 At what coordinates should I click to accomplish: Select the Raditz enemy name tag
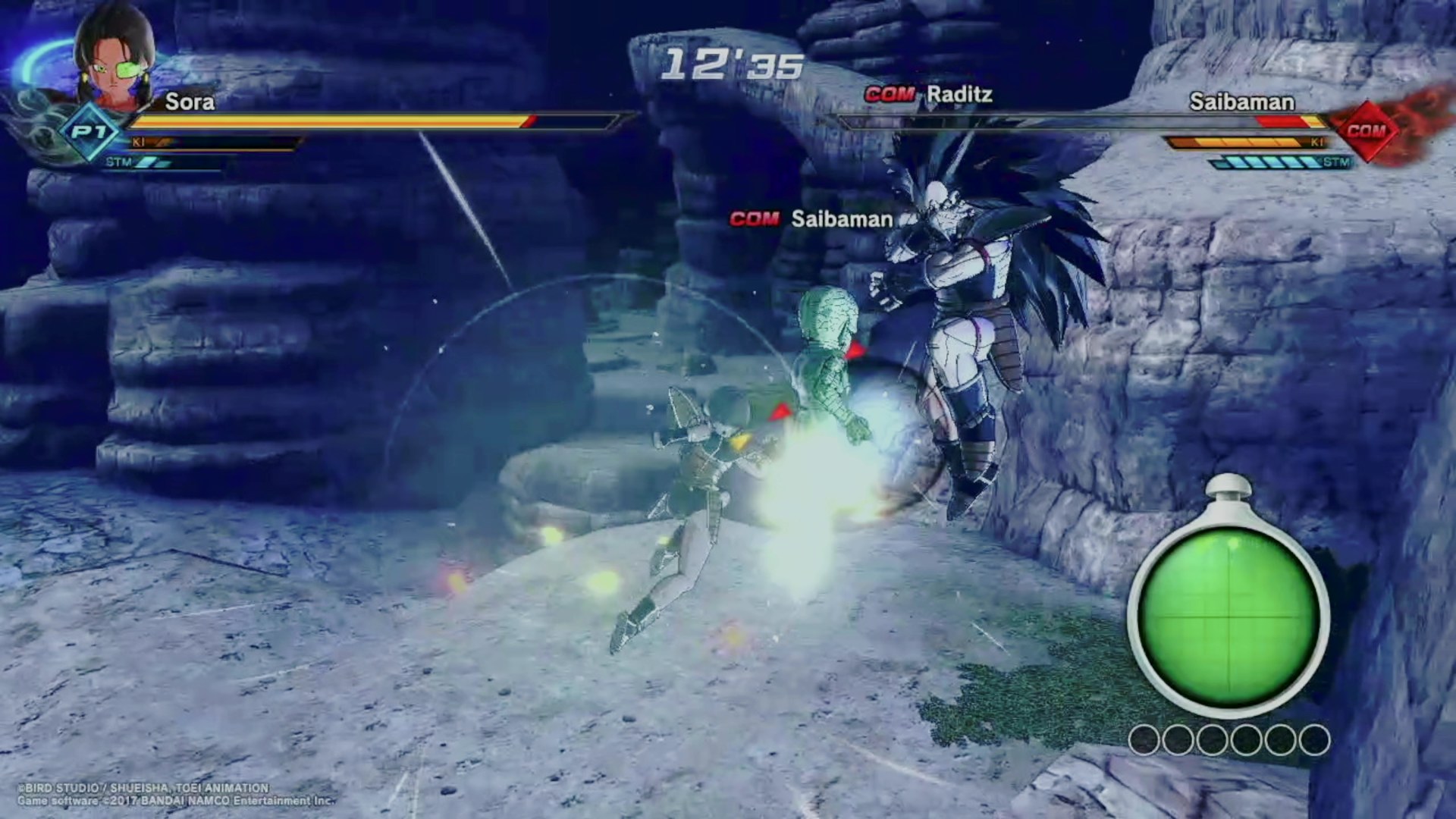[x=930, y=95]
